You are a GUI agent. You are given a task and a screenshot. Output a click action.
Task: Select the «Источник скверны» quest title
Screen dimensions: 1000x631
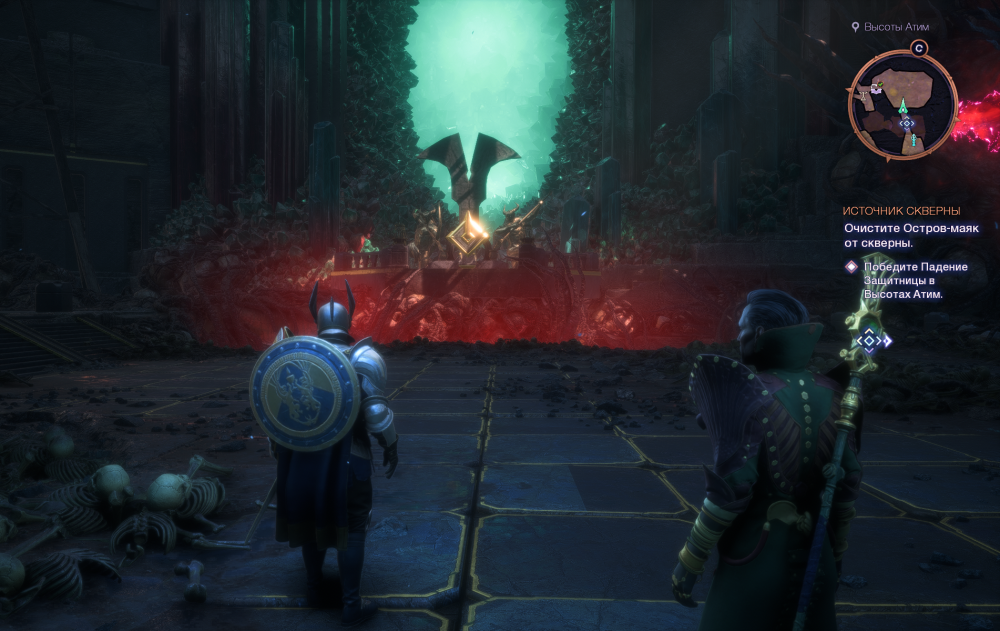901,211
